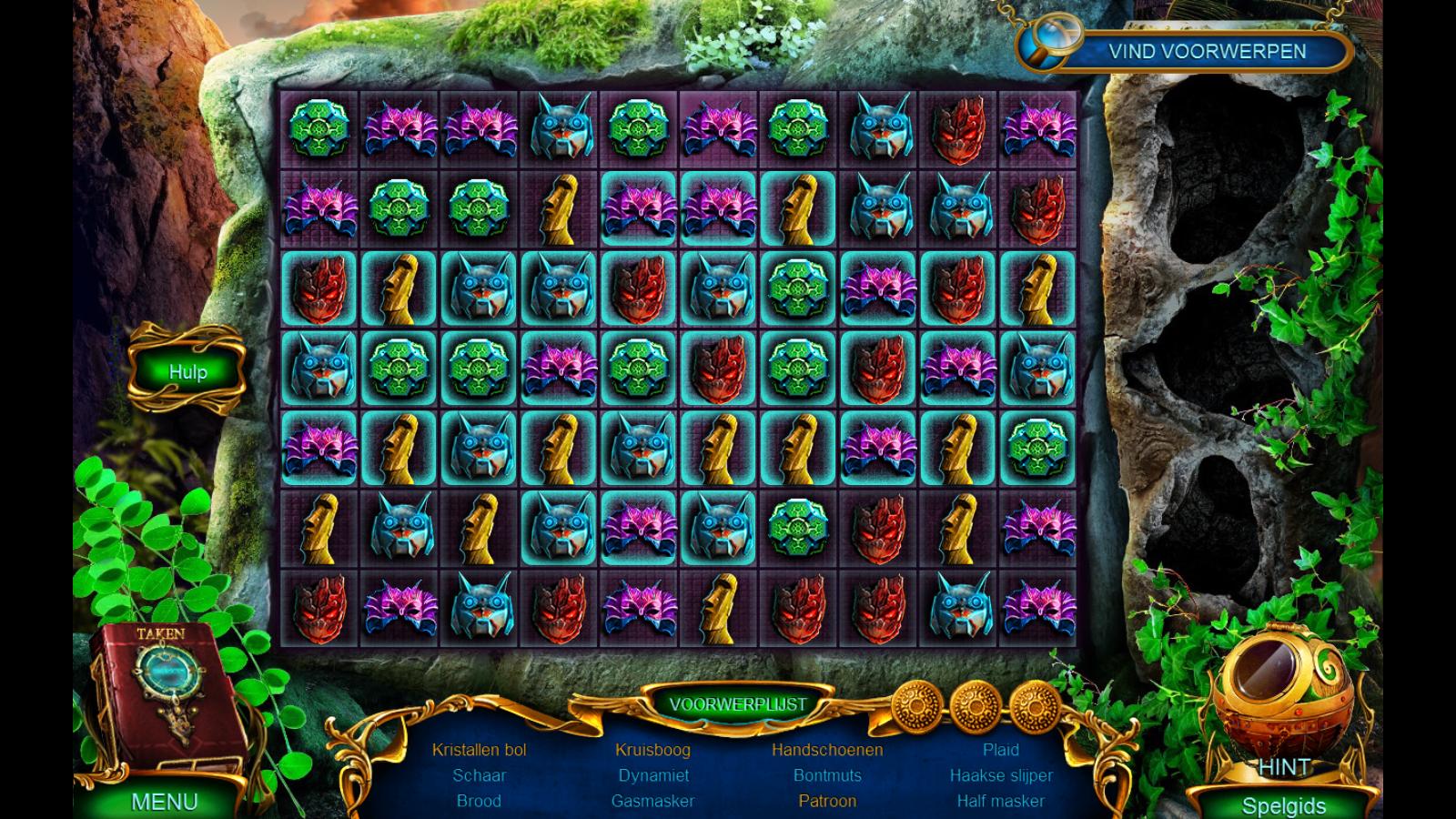
Task: Select the Gasmasker list entry
Action: tap(652, 801)
